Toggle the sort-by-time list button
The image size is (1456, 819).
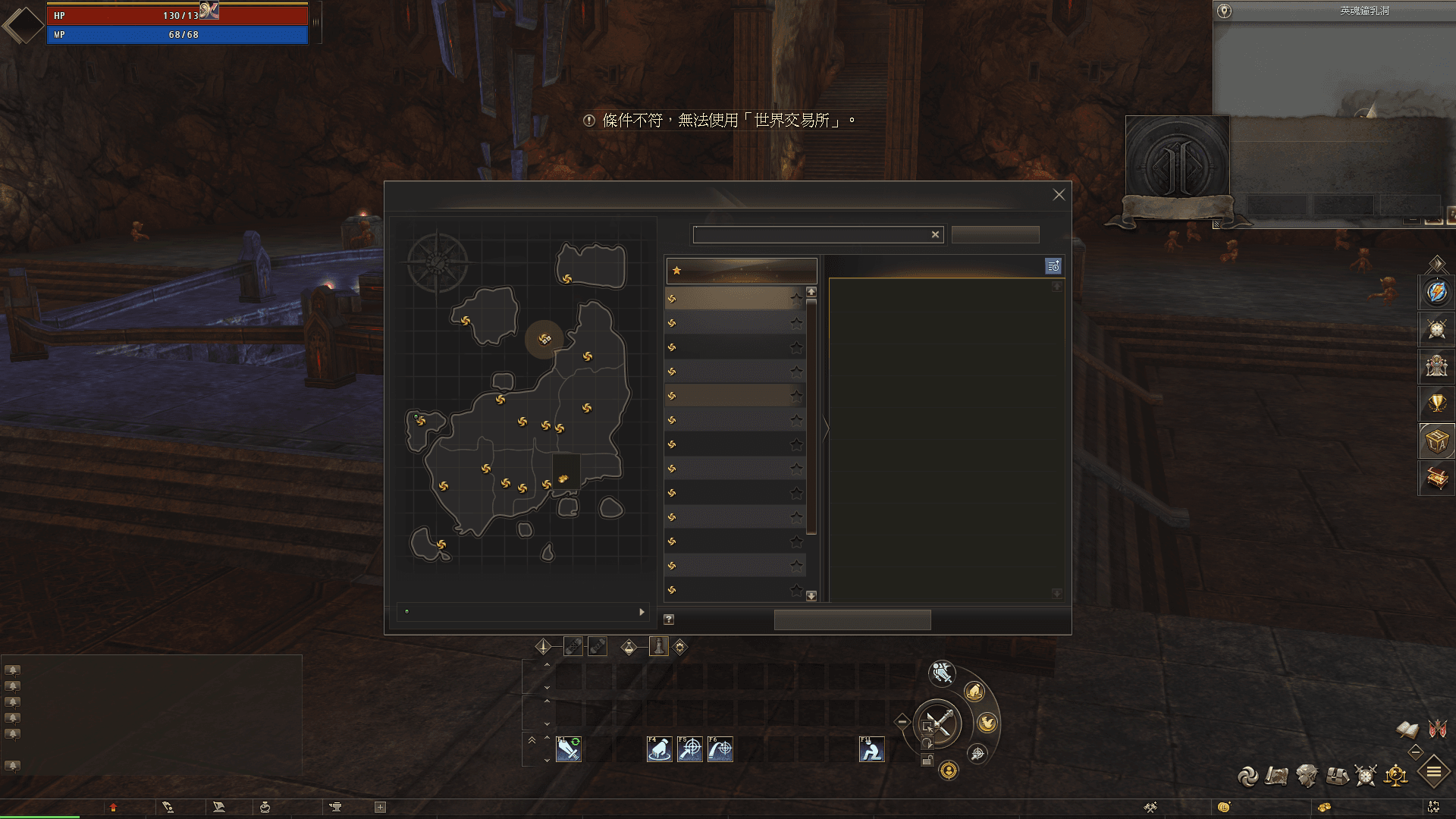coord(1053,266)
